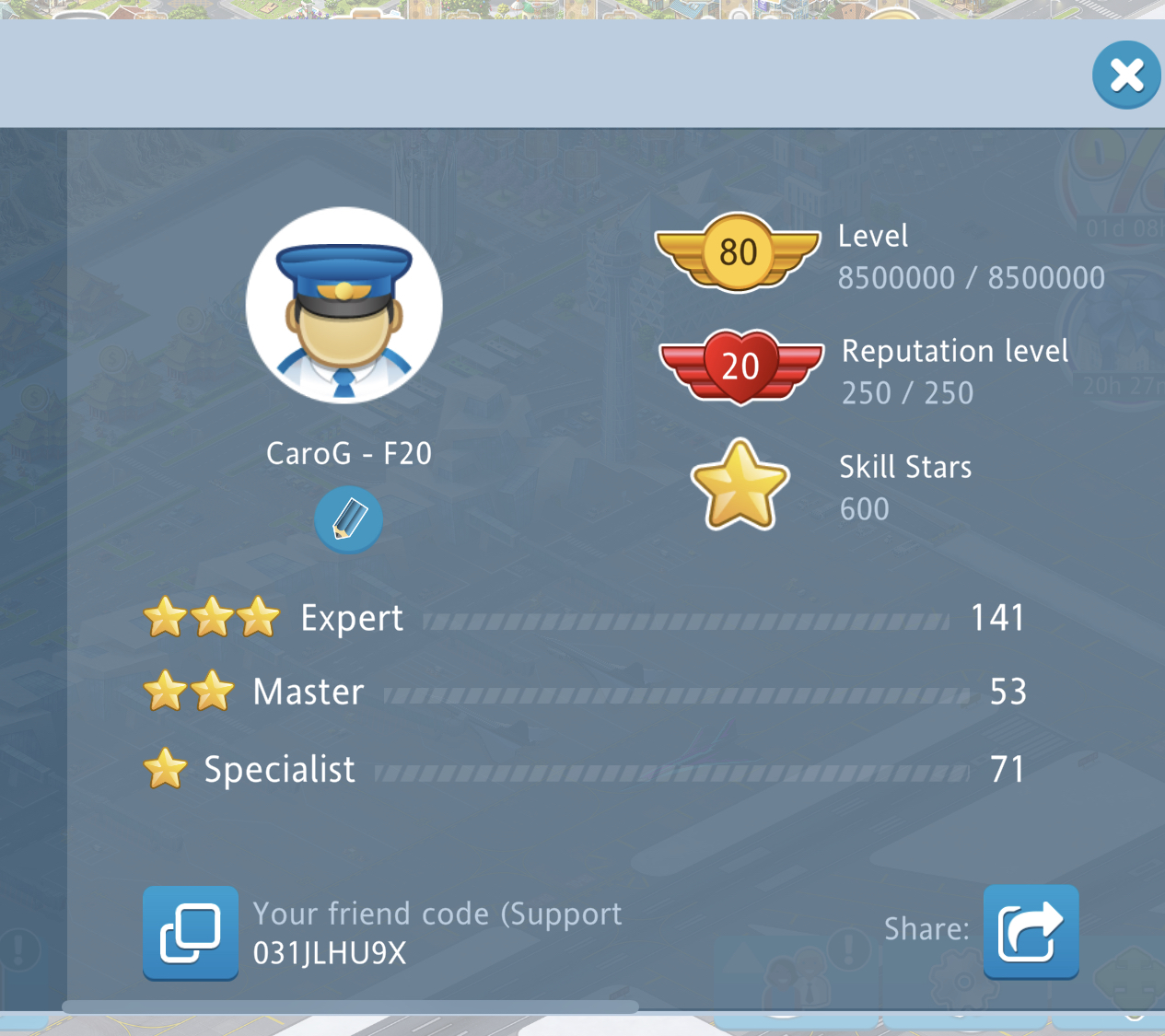The image size is (1165, 1036).
Task: Edit the player name with pencil button
Action: click(x=348, y=519)
